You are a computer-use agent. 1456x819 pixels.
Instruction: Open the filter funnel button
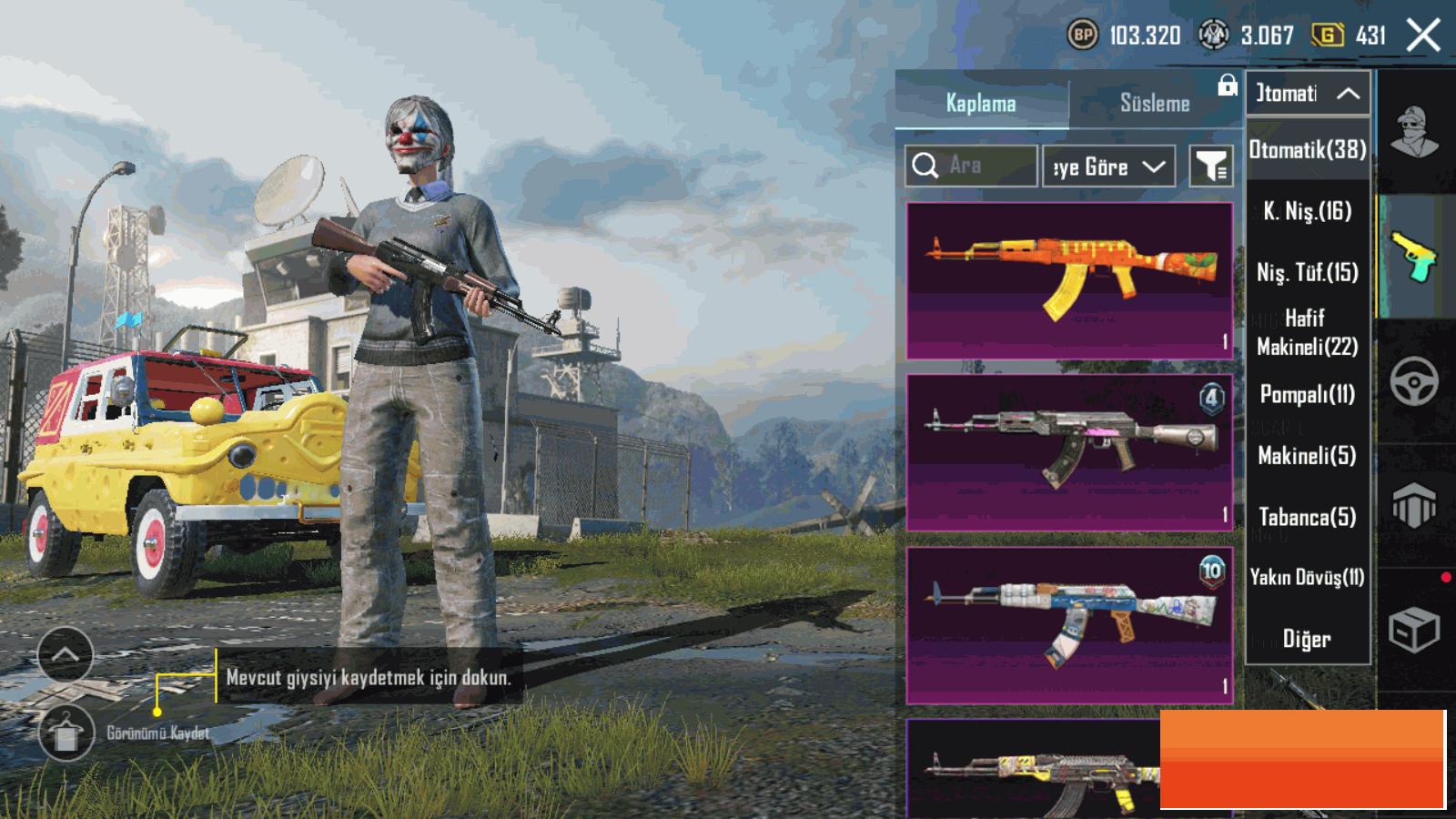1211,167
